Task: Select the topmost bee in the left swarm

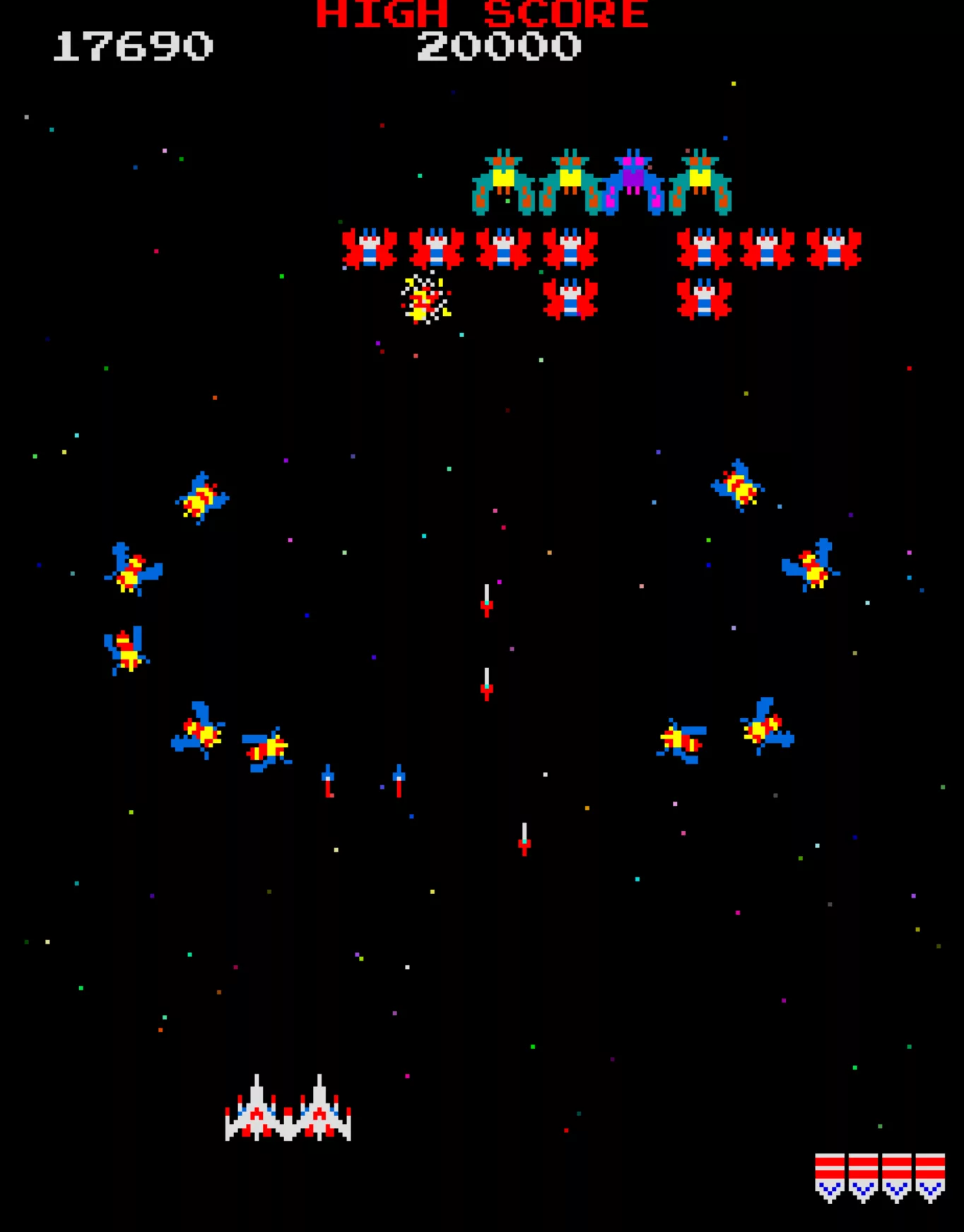Action: (x=201, y=498)
